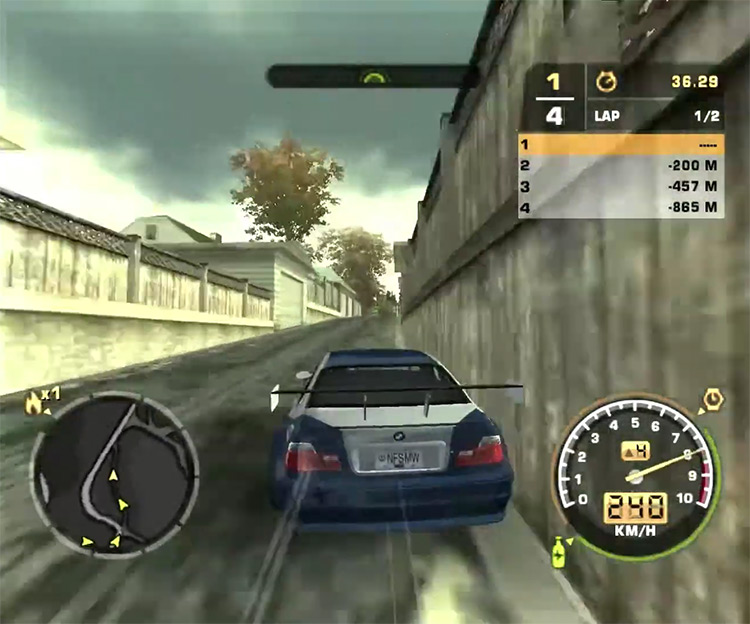The height and width of the screenshot is (624, 750).
Task: Click the nitrous bottle icon
Action: (559, 552)
